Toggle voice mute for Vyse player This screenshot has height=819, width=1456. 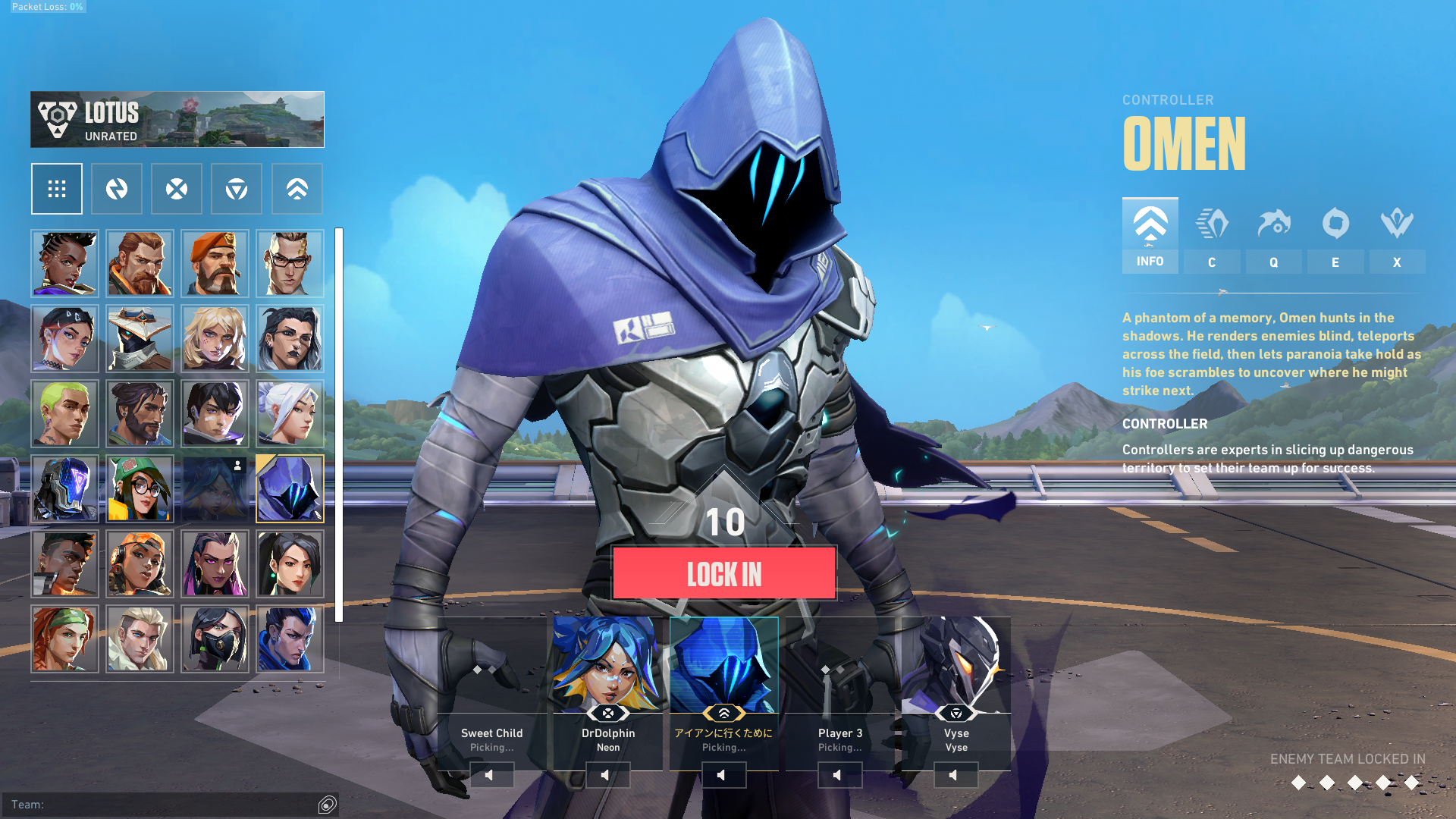point(955,775)
